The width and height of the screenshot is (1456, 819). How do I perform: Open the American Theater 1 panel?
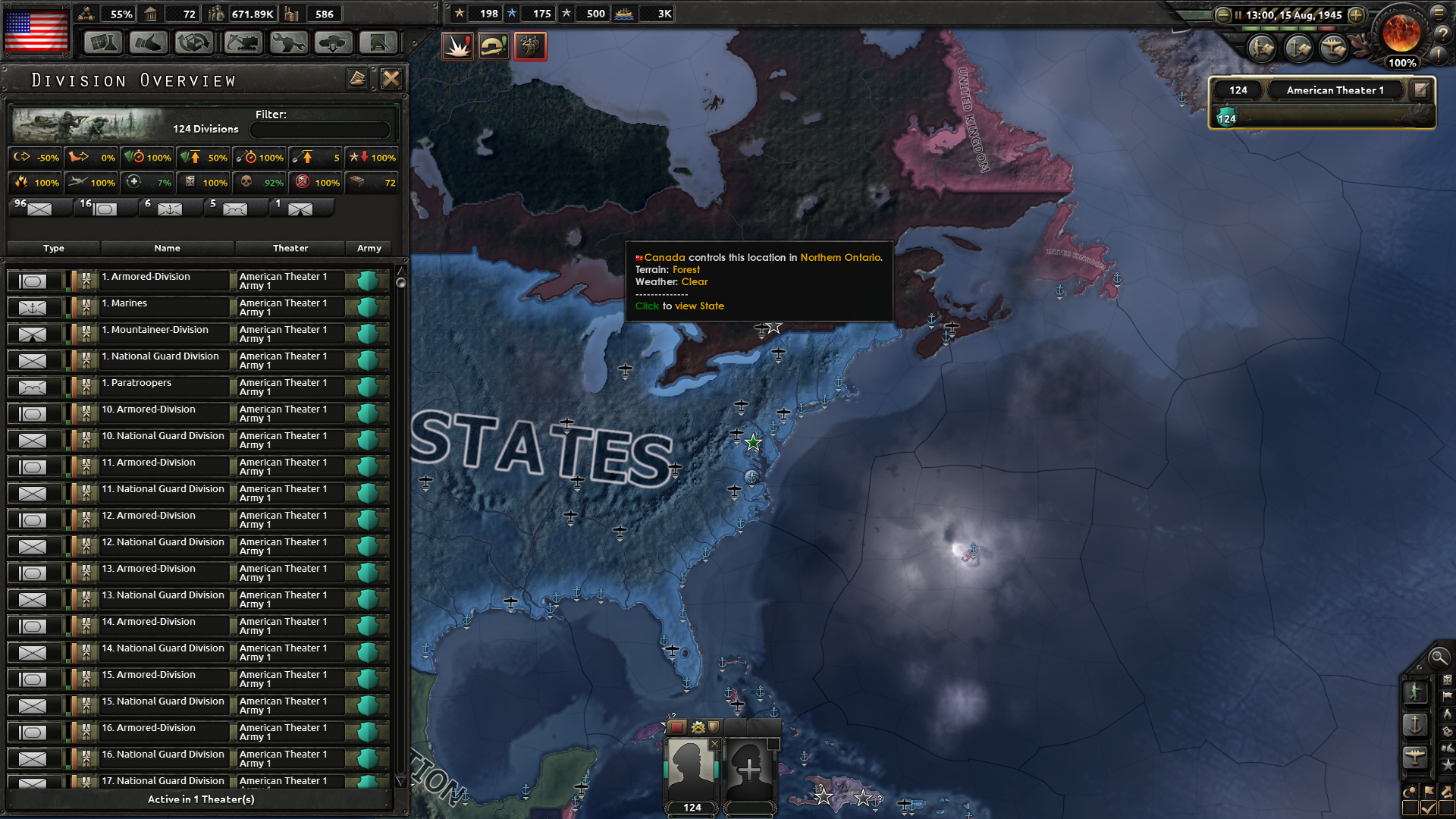coord(1335,89)
